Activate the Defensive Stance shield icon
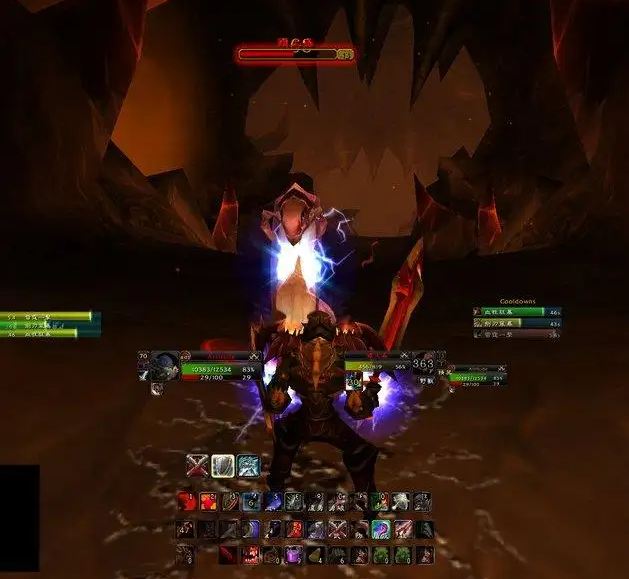This screenshot has height=579, width=629. click(222, 465)
